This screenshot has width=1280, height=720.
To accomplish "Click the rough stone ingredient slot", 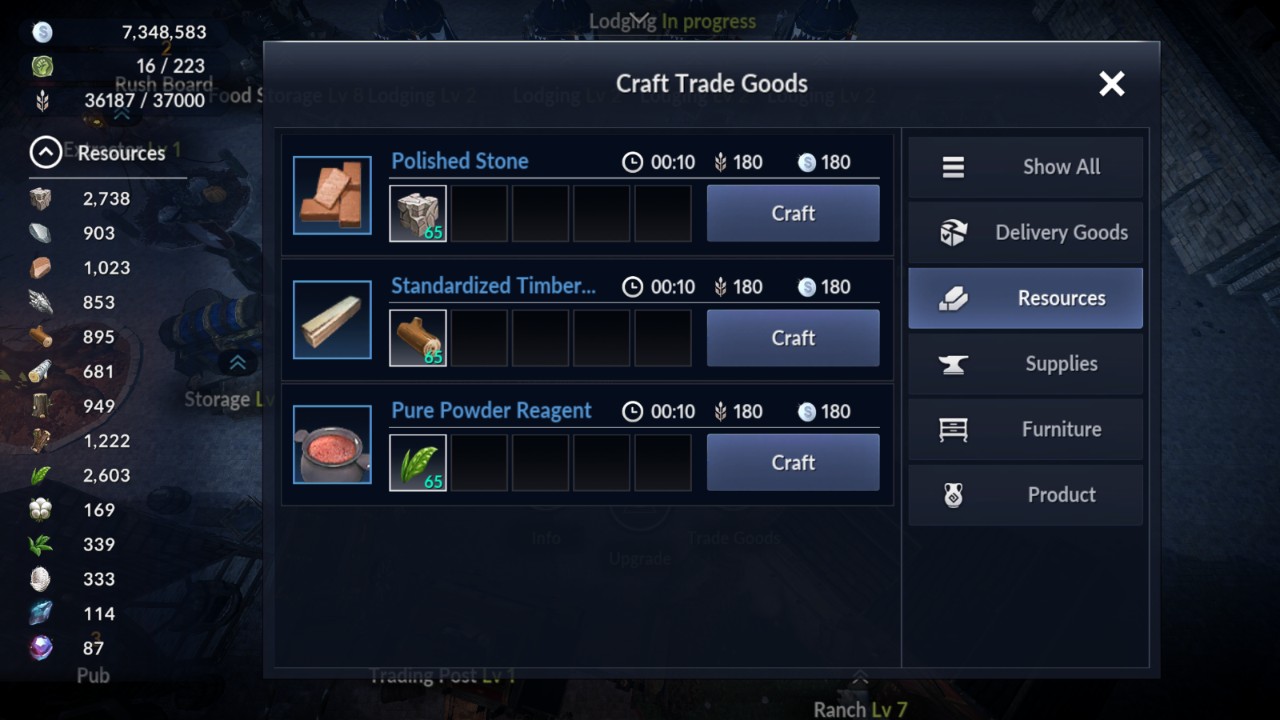I will (418, 213).
